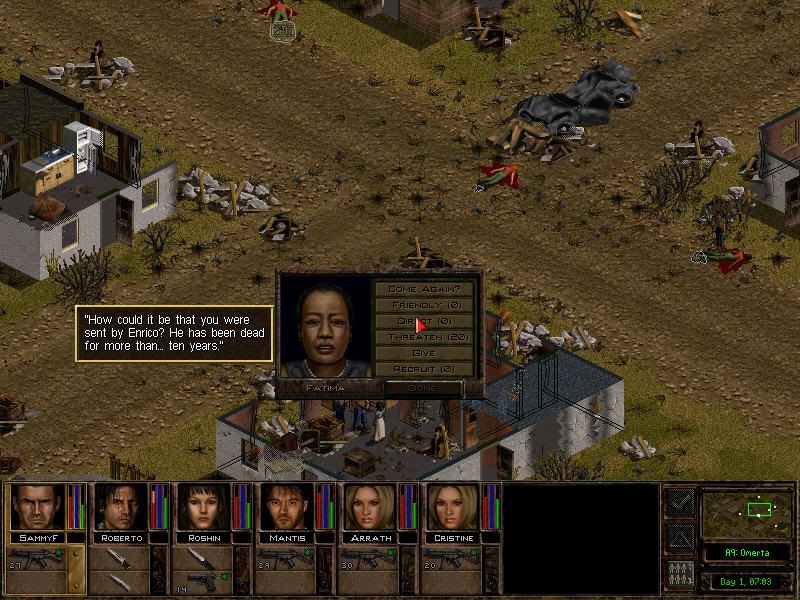Select Roberto's portrait
The height and width of the screenshot is (600, 800).
[120, 507]
